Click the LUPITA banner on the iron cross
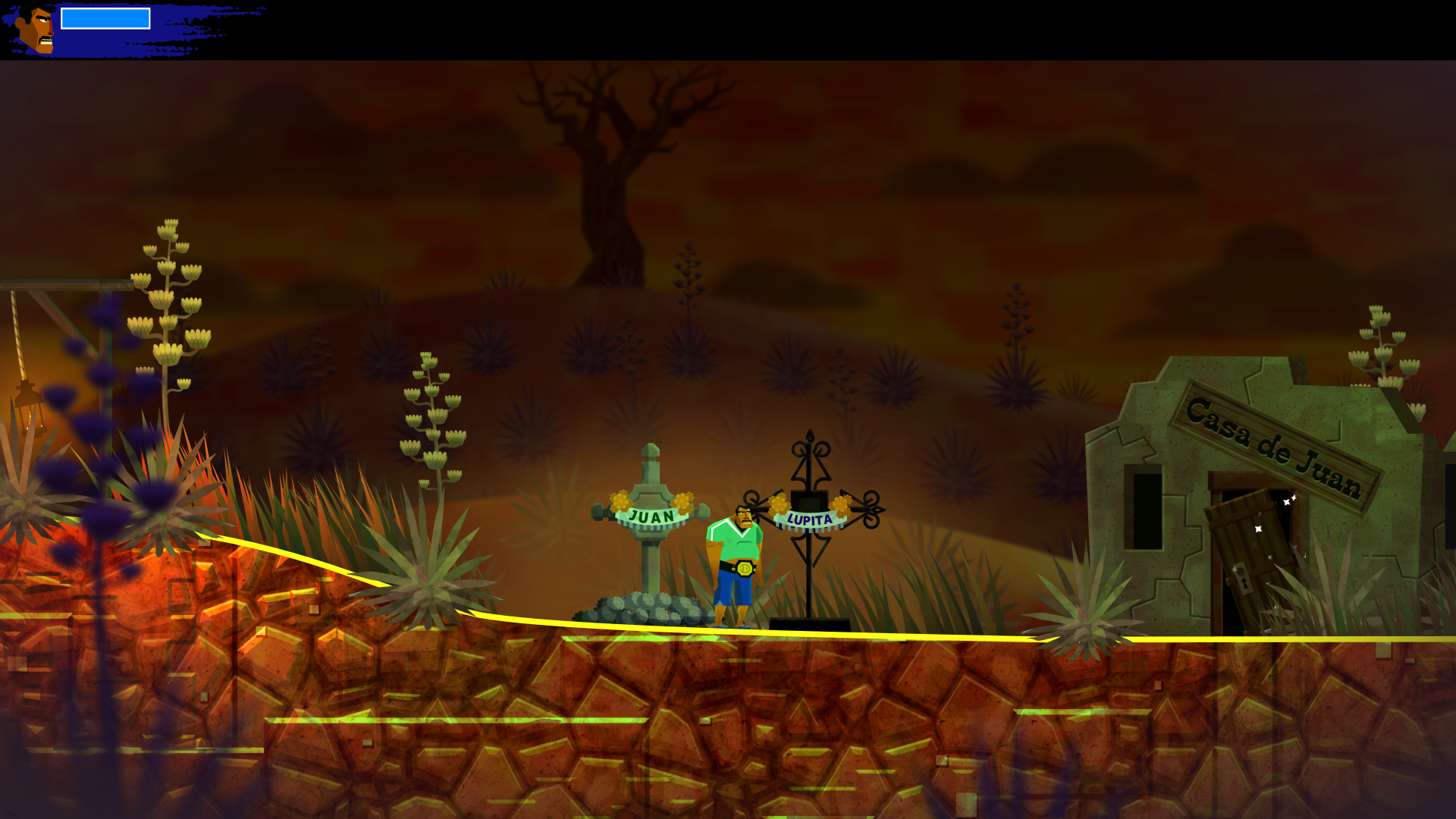The width and height of the screenshot is (1456, 819). [x=811, y=517]
